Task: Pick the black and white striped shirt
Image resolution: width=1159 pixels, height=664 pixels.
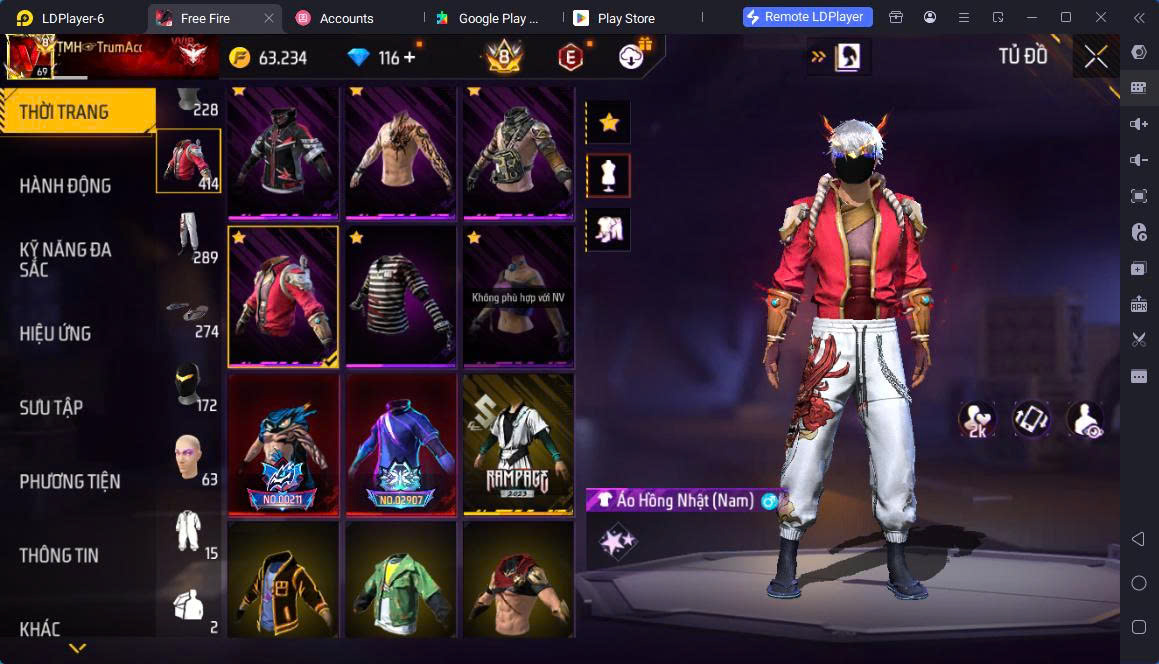Action: coord(400,296)
